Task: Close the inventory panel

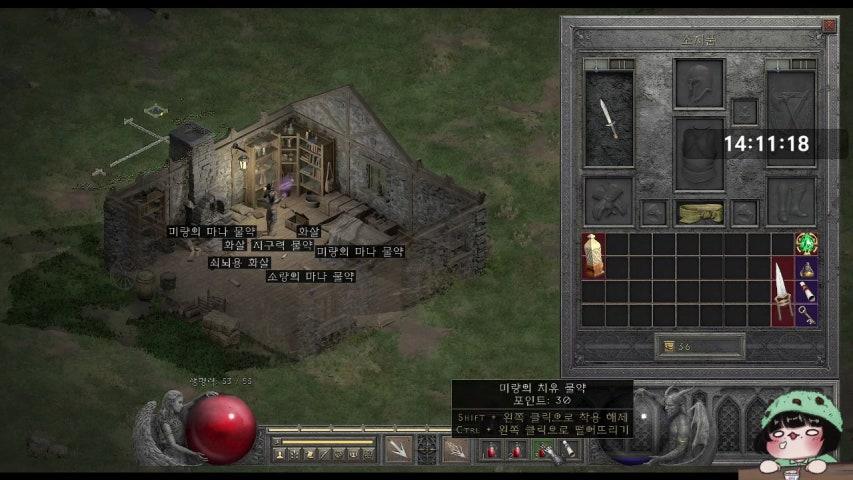Action: coord(828,26)
